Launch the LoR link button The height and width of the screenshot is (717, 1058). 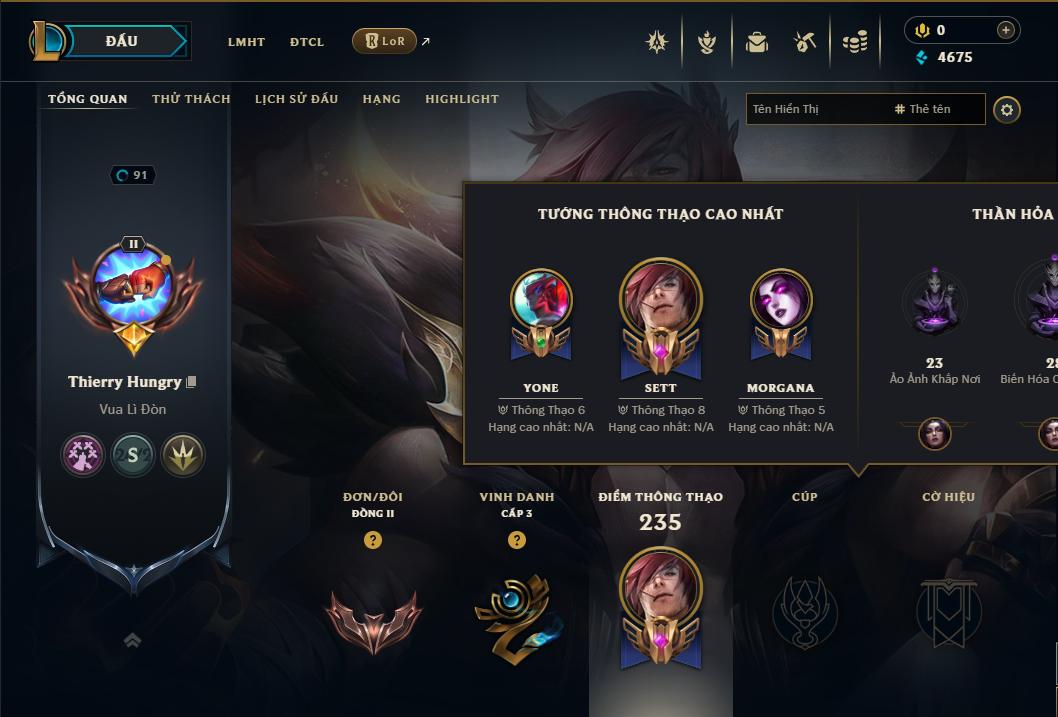click(385, 41)
